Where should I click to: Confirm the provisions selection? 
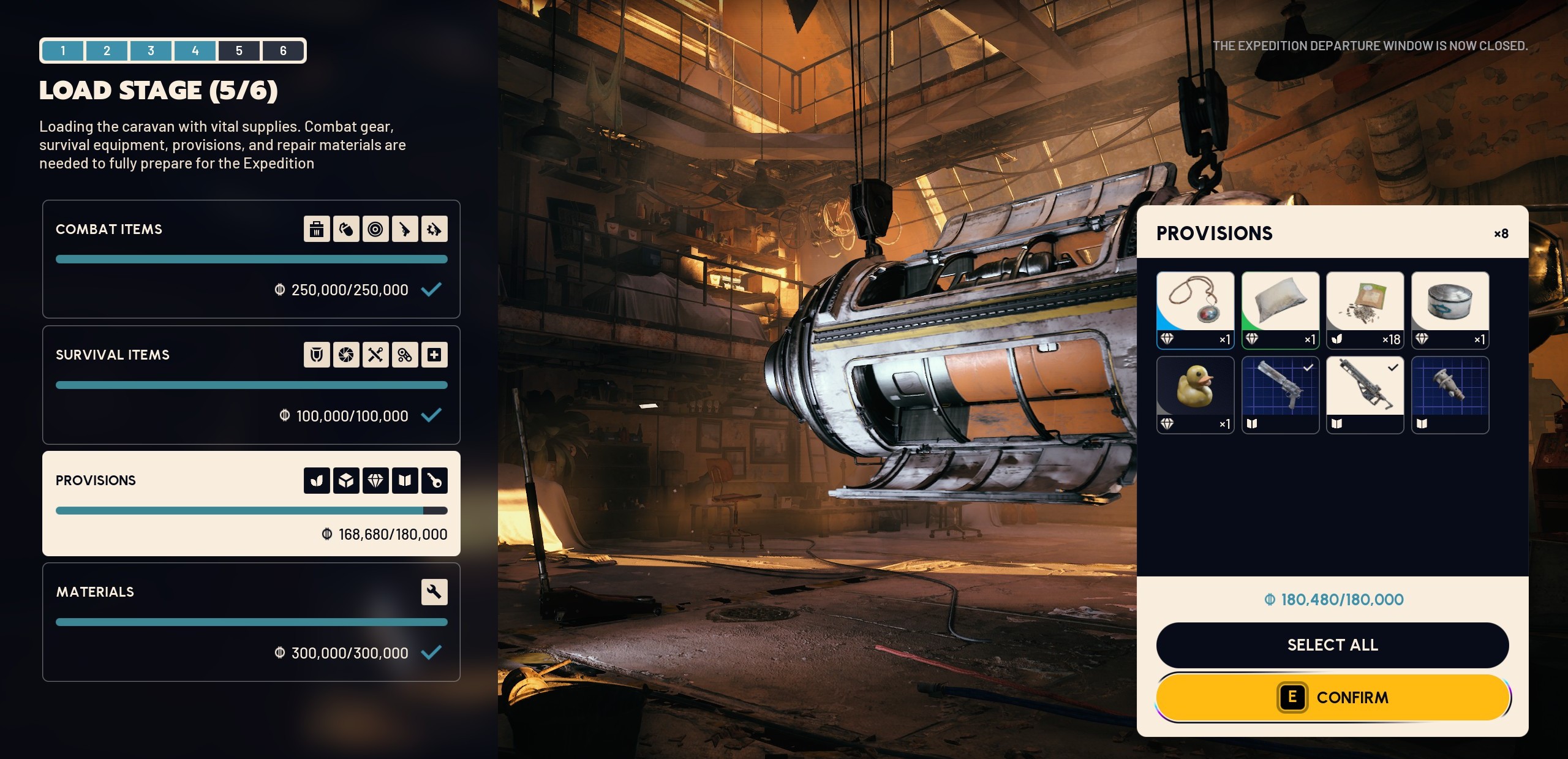click(x=1332, y=697)
